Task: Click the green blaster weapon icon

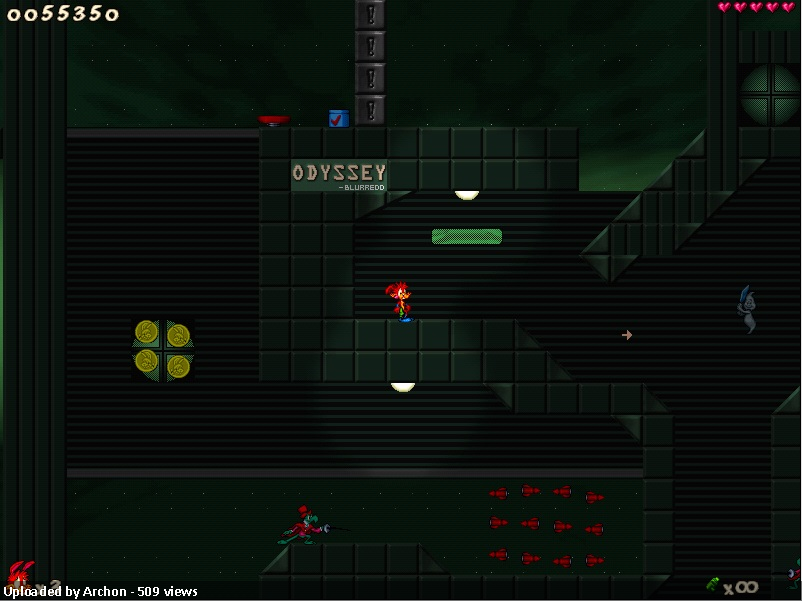Action: coord(713,584)
